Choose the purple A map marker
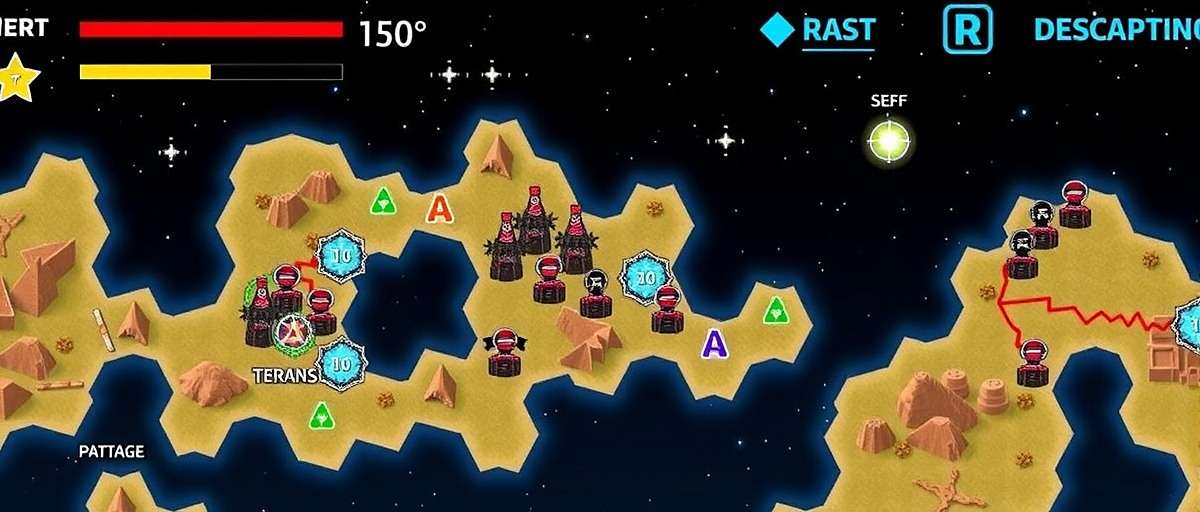The height and width of the screenshot is (512, 1200). 714,344
